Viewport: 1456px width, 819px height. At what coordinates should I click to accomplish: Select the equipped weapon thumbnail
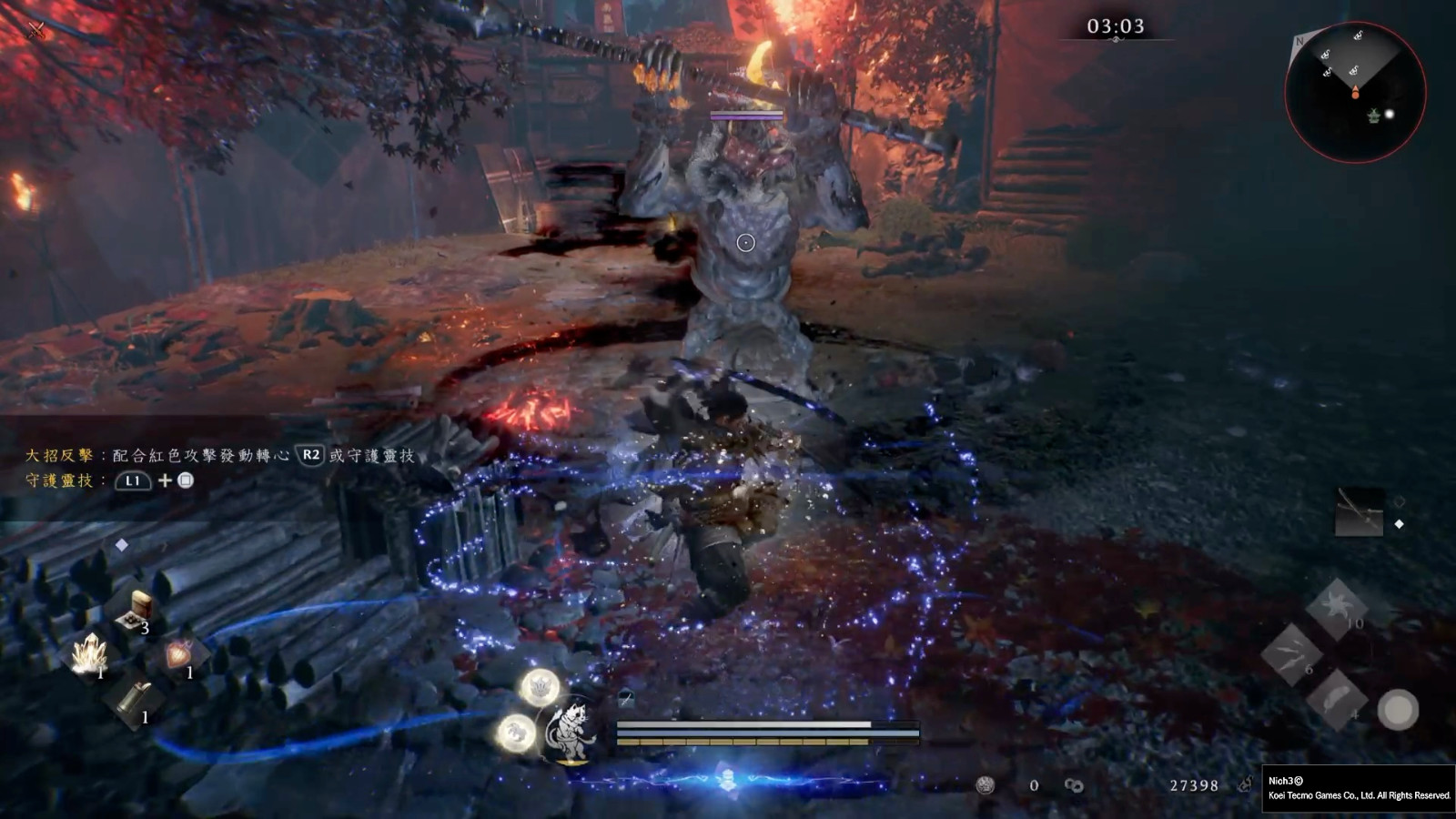pos(1359,512)
